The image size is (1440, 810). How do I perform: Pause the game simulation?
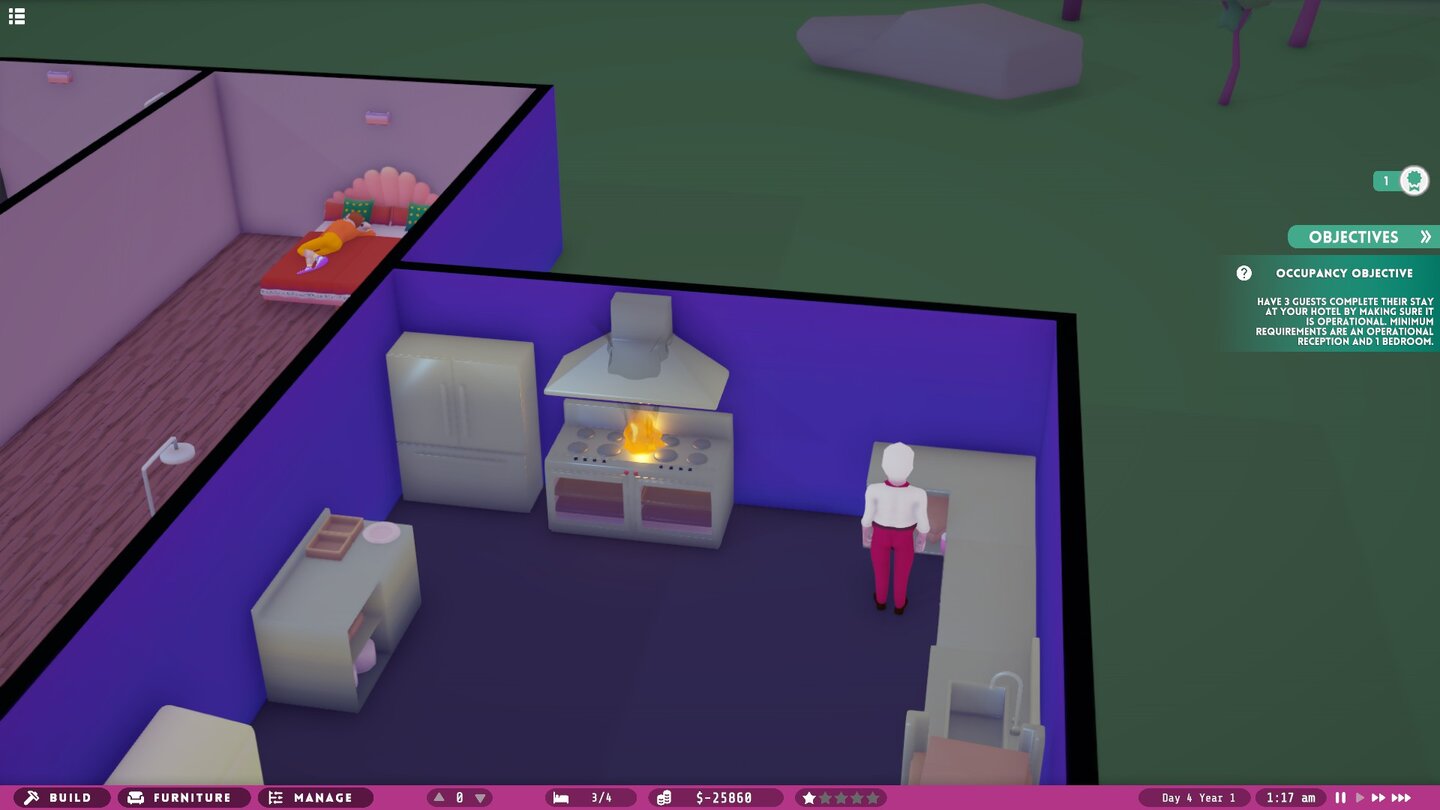point(1340,797)
